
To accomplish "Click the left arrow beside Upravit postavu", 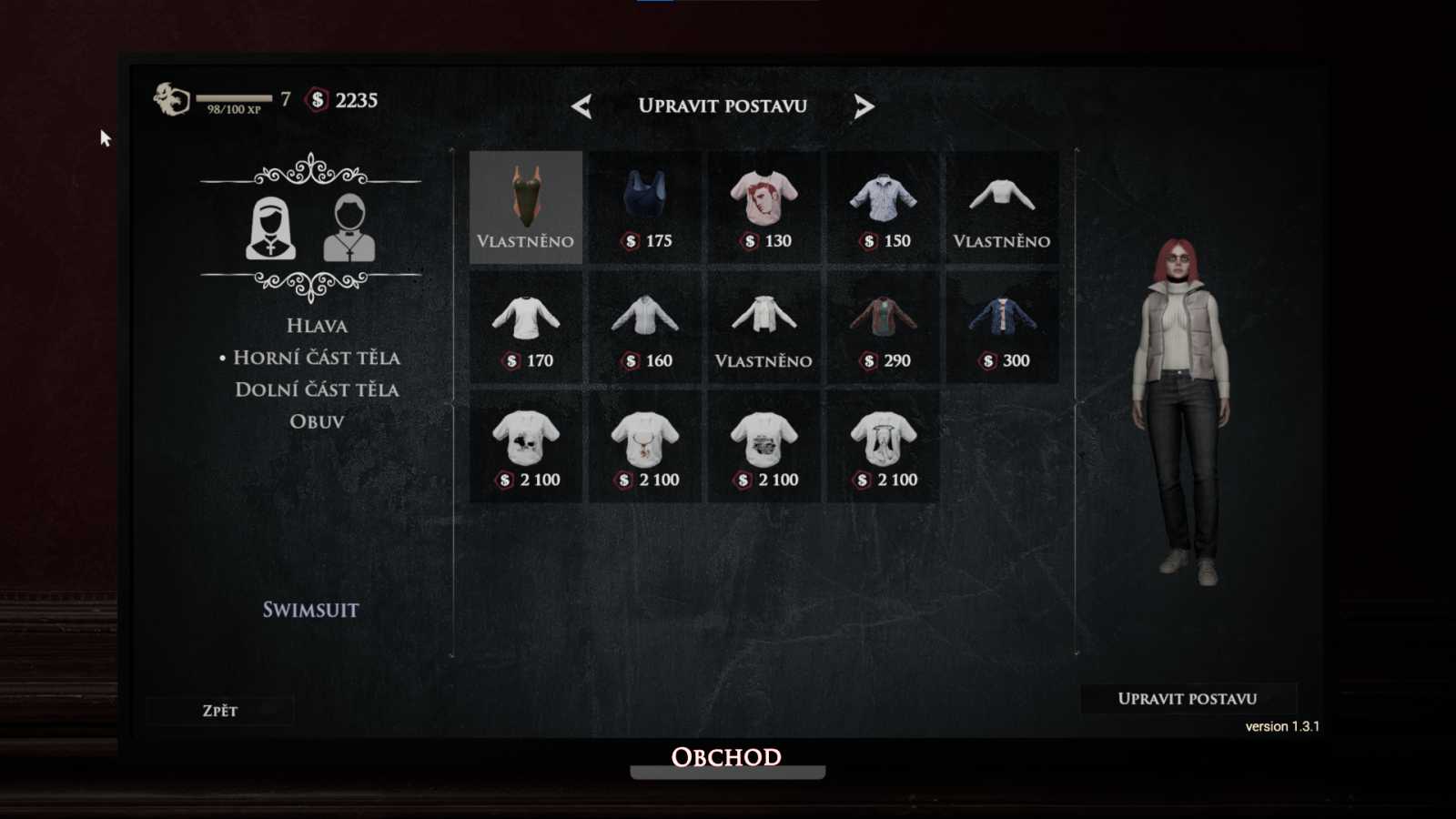I will coord(582,106).
